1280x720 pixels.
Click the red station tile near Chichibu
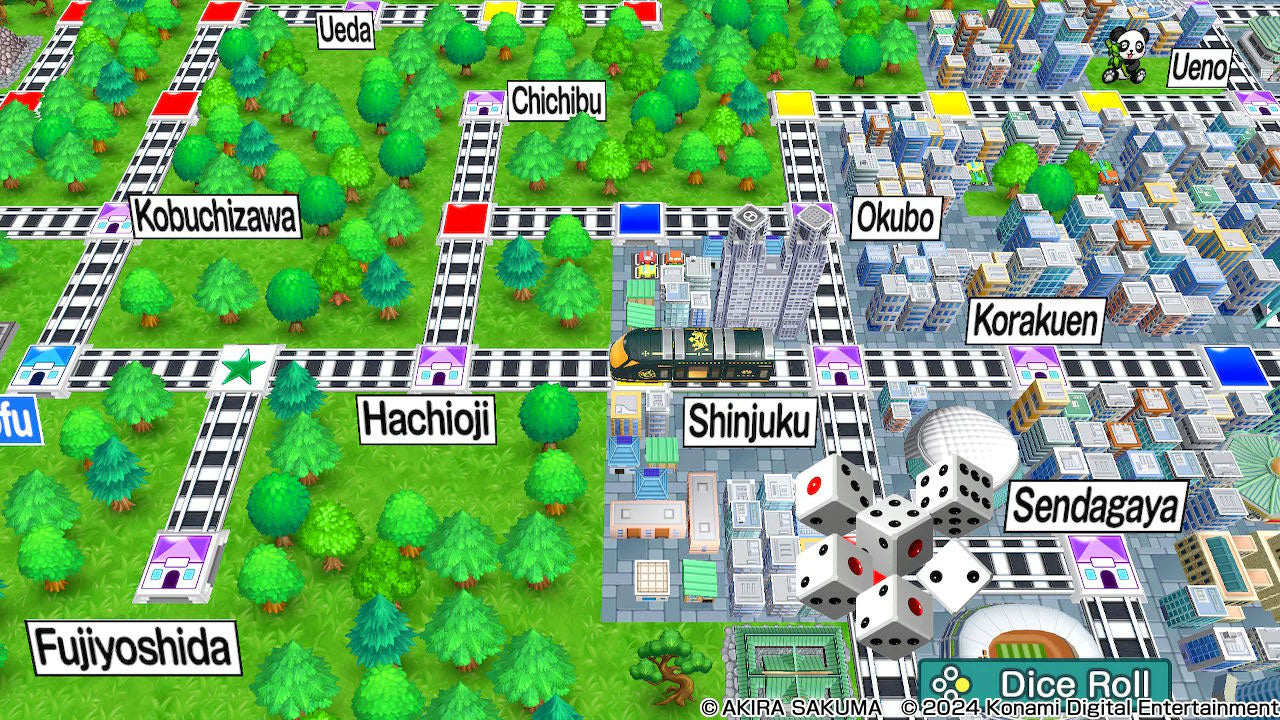[x=464, y=221]
